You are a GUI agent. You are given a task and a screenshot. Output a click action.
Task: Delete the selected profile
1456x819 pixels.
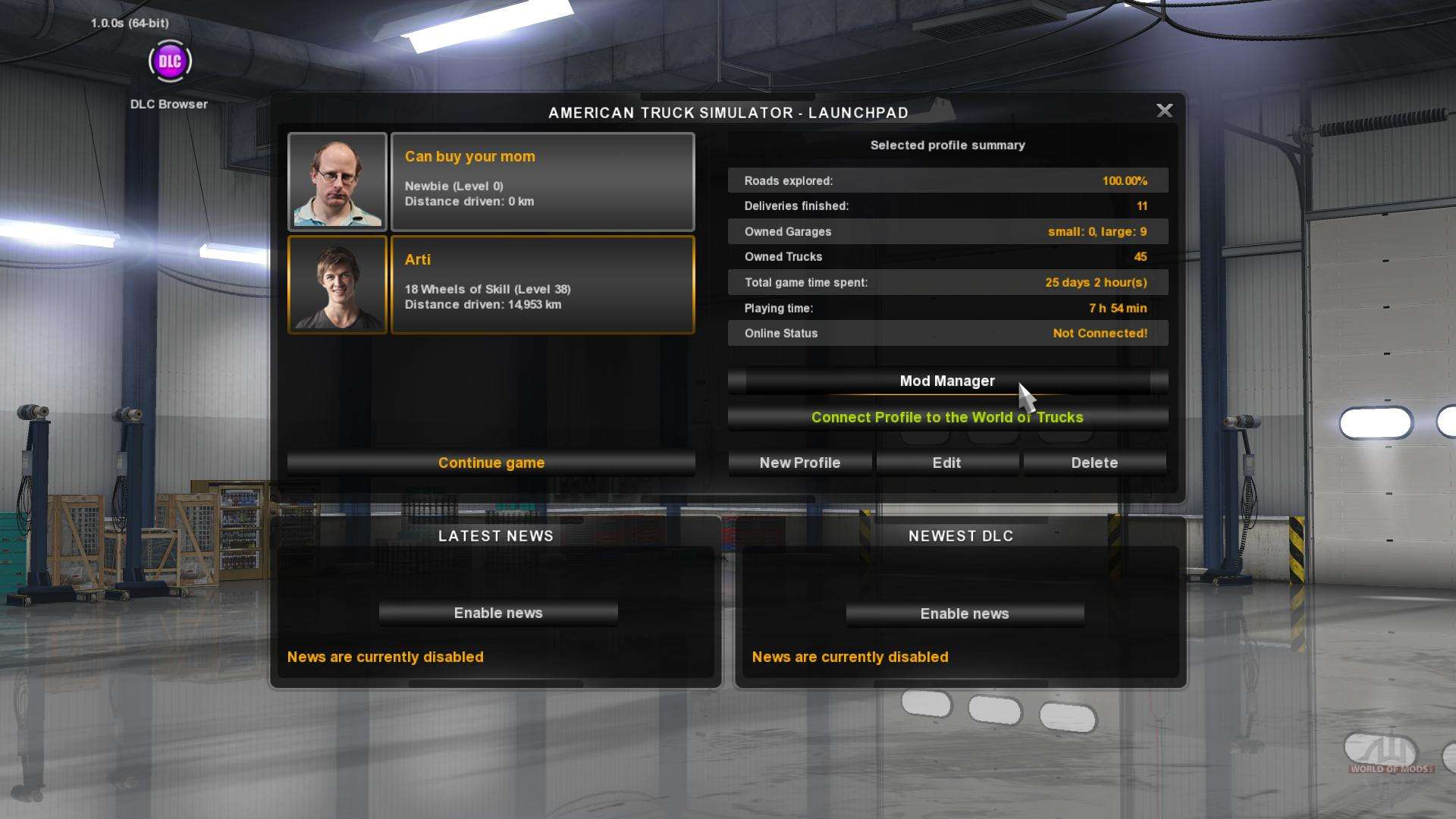pos(1094,463)
